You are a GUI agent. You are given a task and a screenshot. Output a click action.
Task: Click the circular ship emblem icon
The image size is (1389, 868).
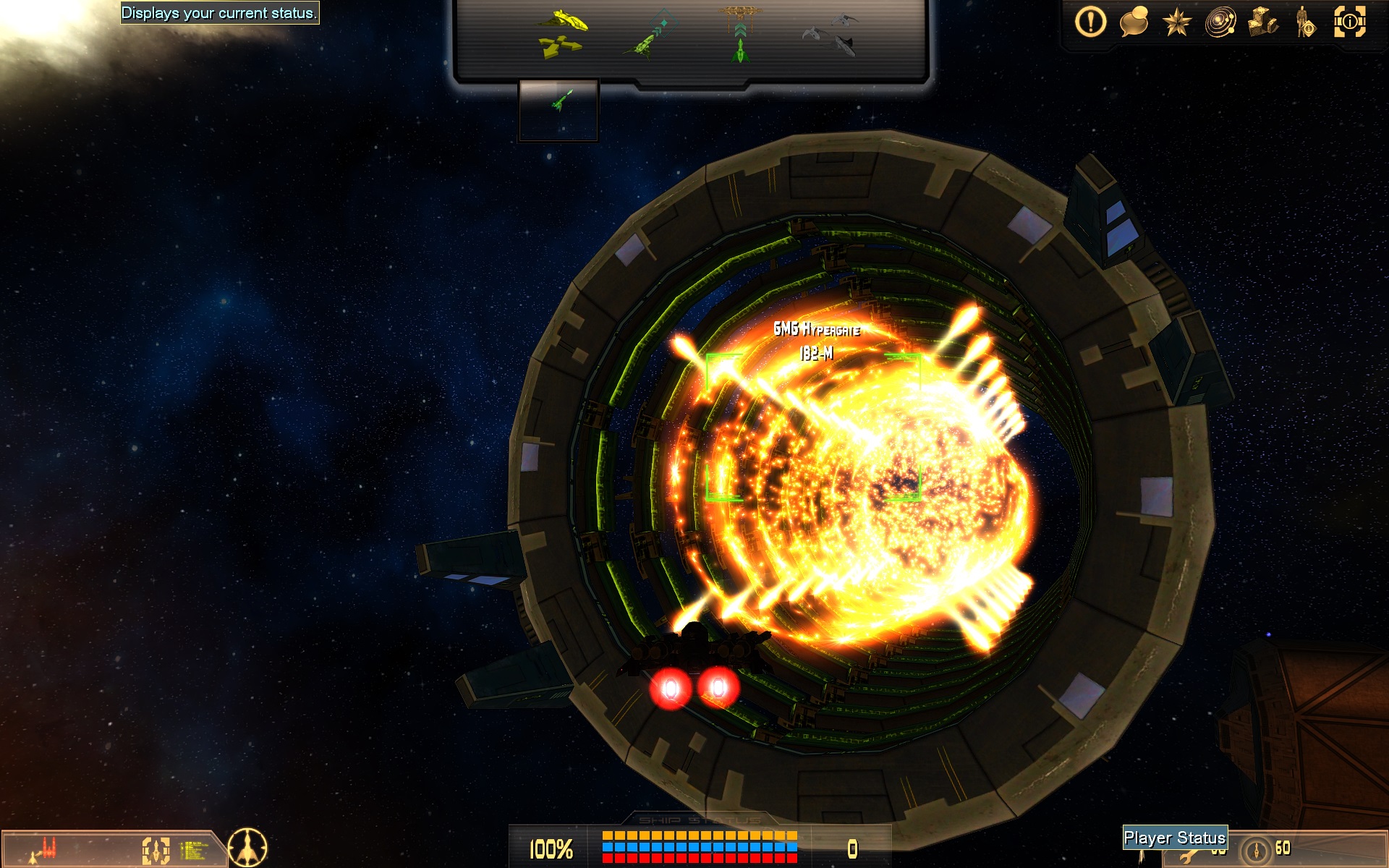click(x=247, y=847)
